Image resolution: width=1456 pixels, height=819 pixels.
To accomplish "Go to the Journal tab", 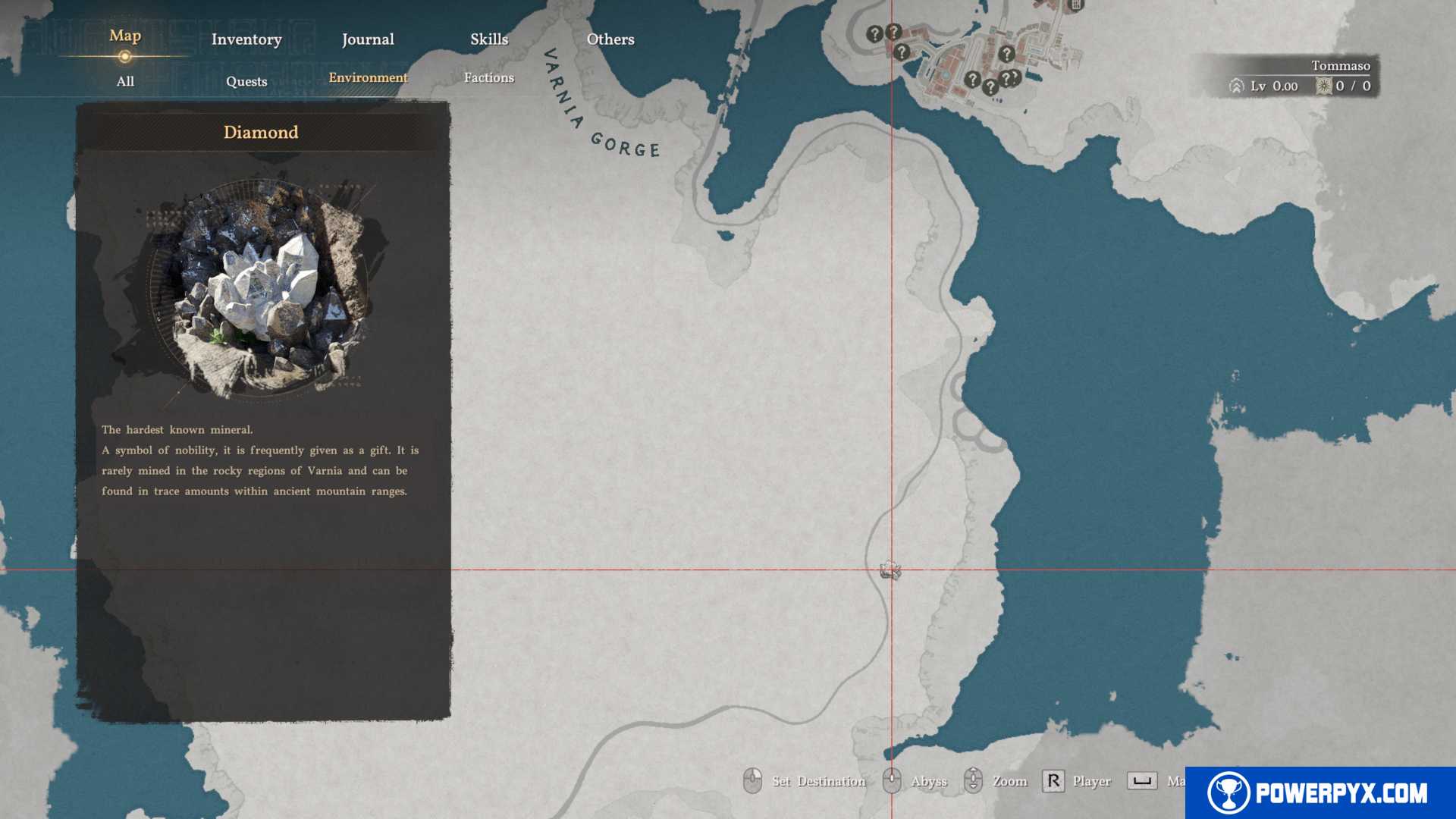I will pos(368,39).
